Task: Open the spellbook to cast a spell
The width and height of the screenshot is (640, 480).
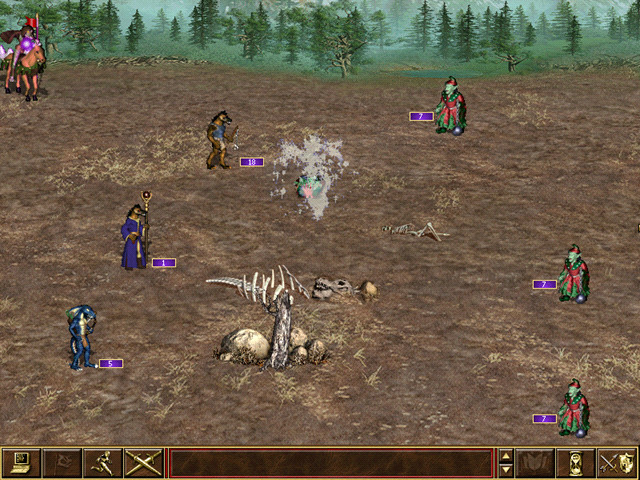Action: 536,462
